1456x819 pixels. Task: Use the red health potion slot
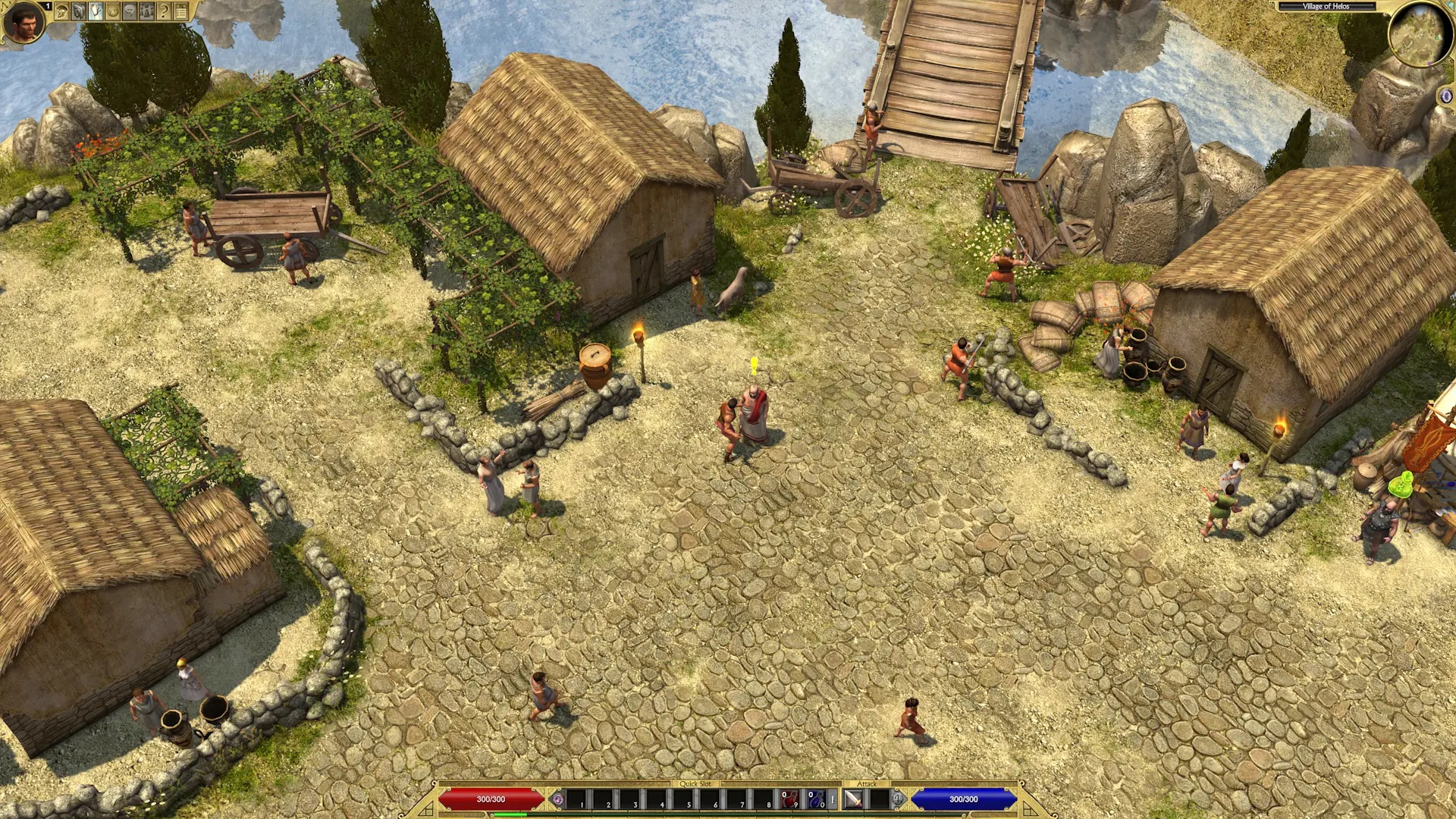[x=790, y=799]
